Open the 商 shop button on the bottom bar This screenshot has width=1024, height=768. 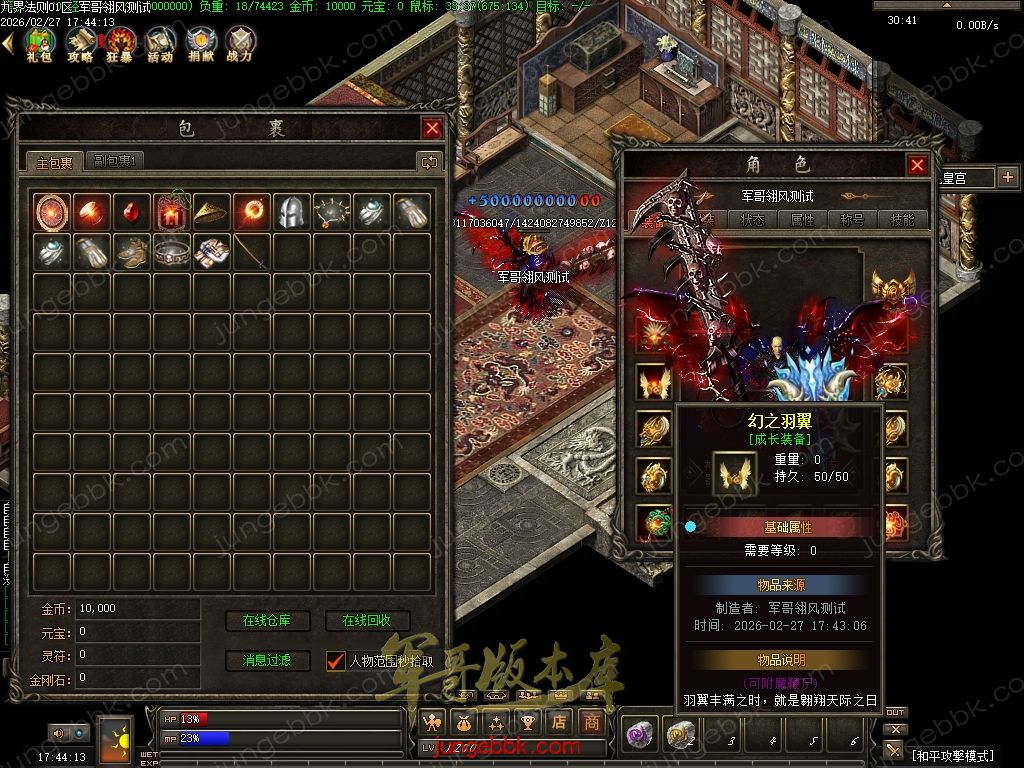pos(593,721)
